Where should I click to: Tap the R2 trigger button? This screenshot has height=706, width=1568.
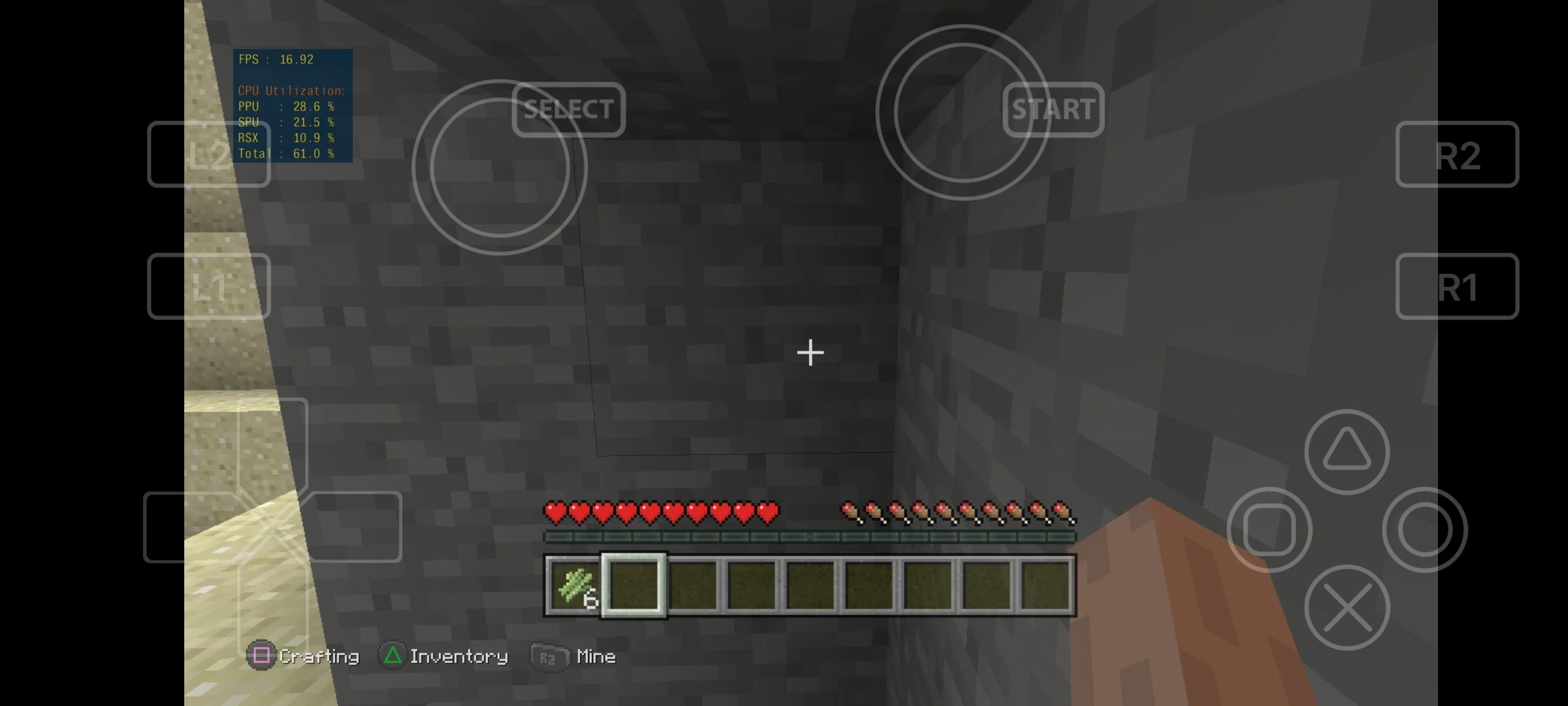coord(1457,154)
